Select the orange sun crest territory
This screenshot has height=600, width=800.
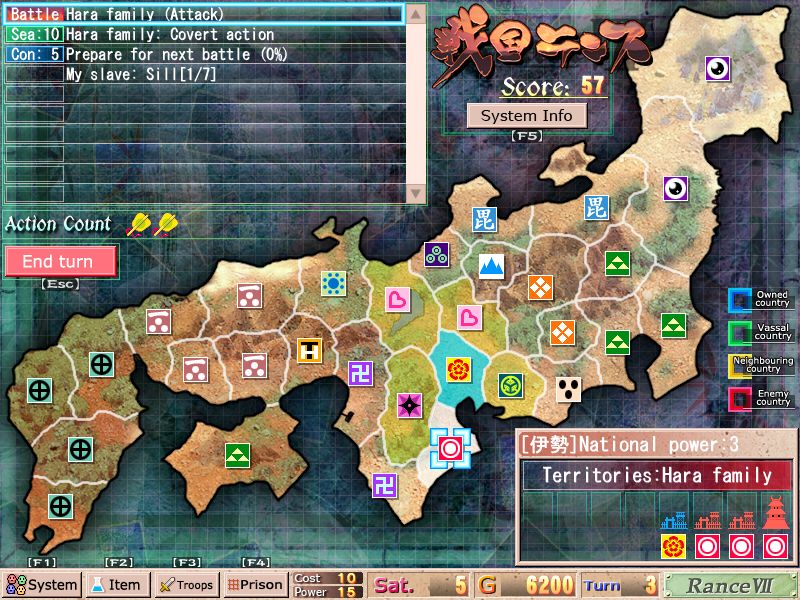coord(333,283)
